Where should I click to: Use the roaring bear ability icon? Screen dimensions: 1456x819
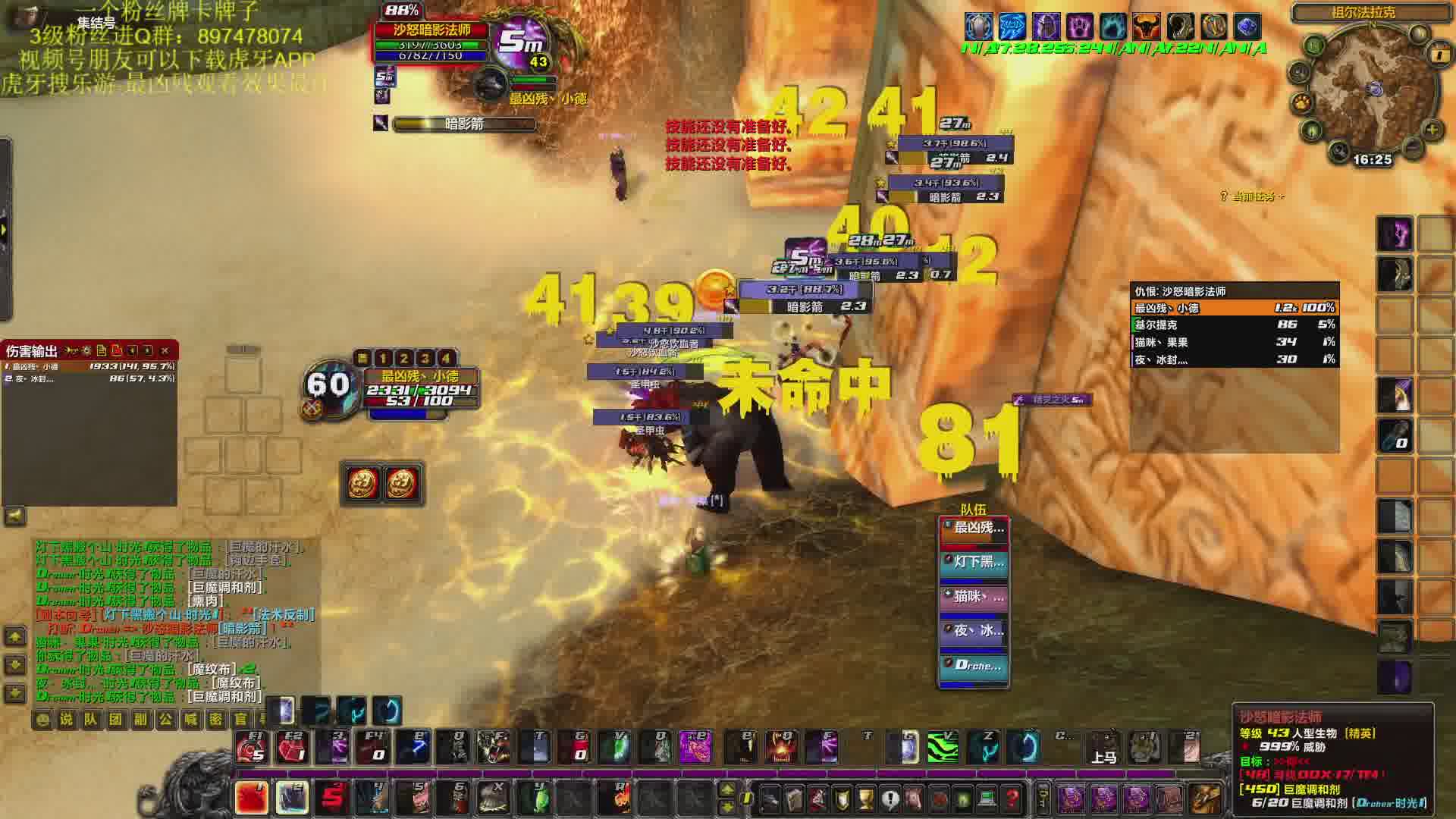(494, 748)
